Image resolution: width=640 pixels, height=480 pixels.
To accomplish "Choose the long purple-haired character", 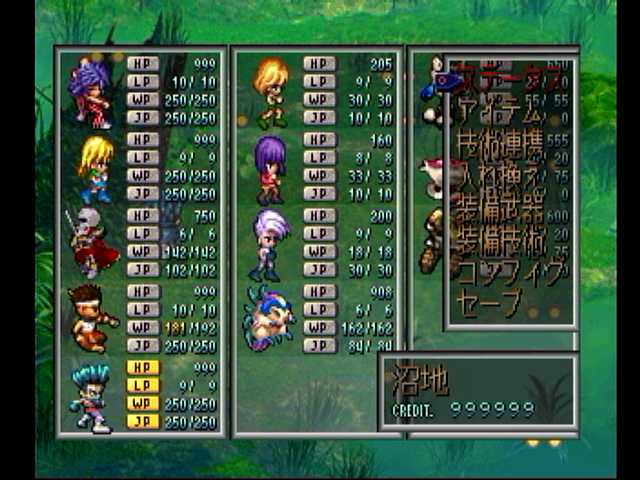I will pyautogui.click(x=270, y=167).
